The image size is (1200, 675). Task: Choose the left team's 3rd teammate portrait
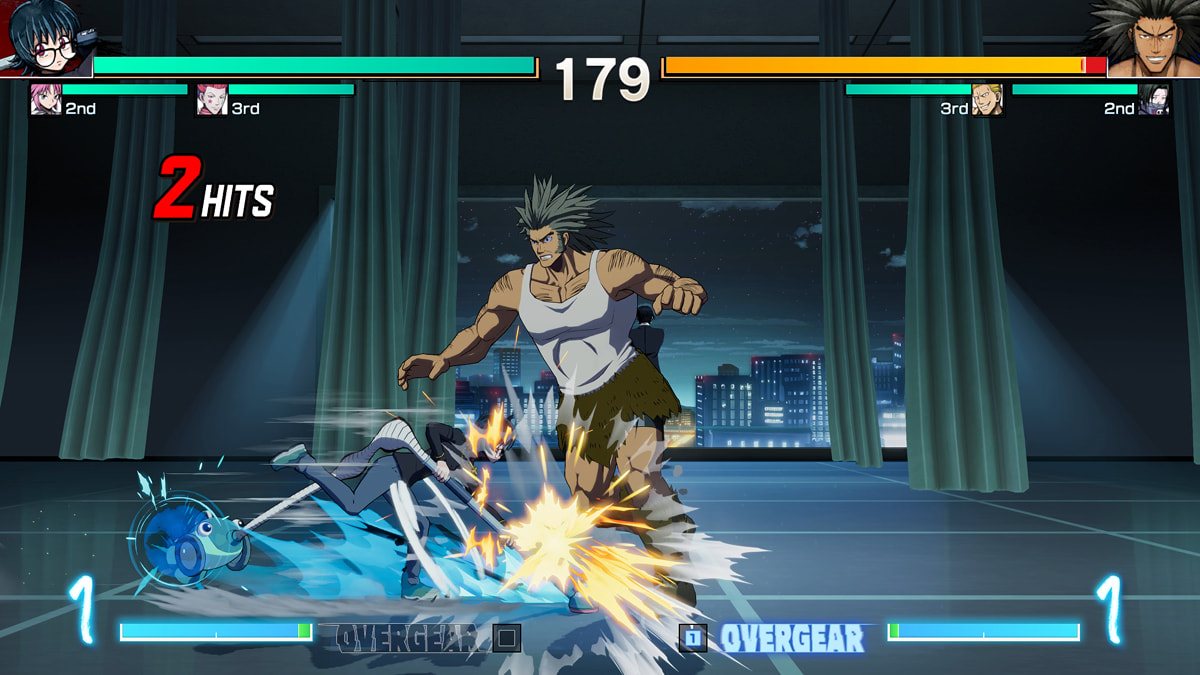pyautogui.click(x=212, y=100)
